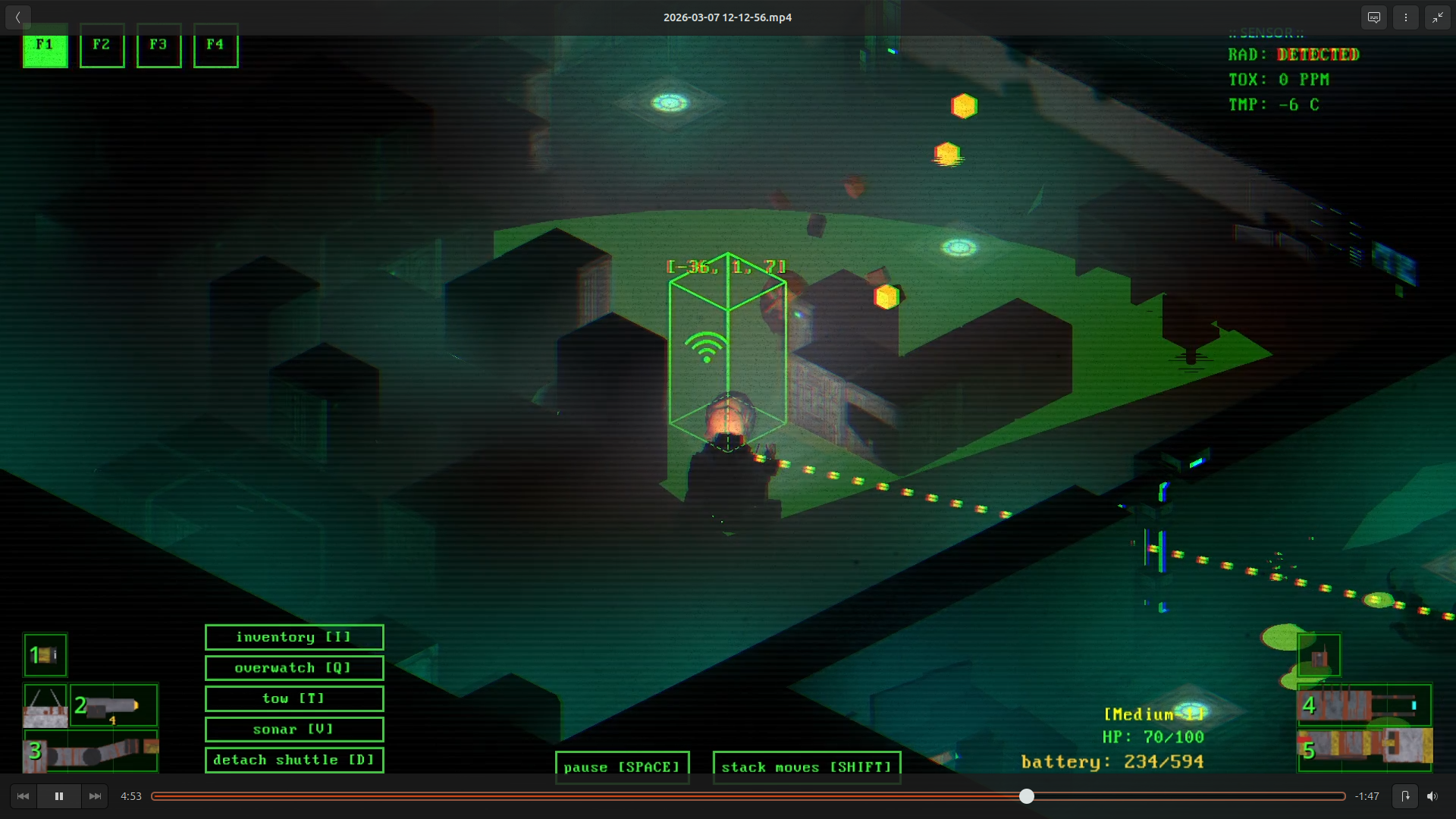Select the hanging crate slot

45,706
